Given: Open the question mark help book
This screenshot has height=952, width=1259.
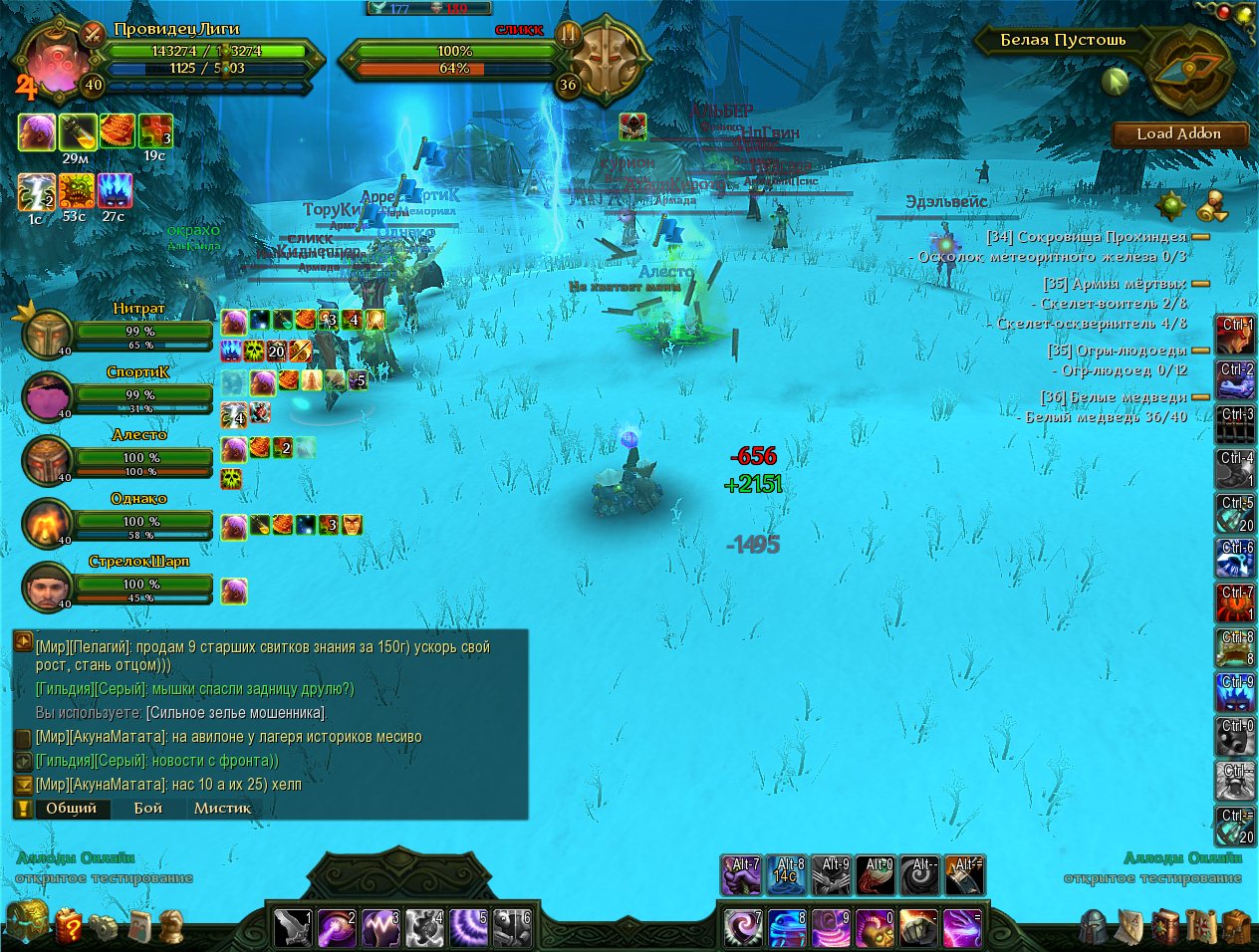Looking at the screenshot, I should (x=70, y=926).
